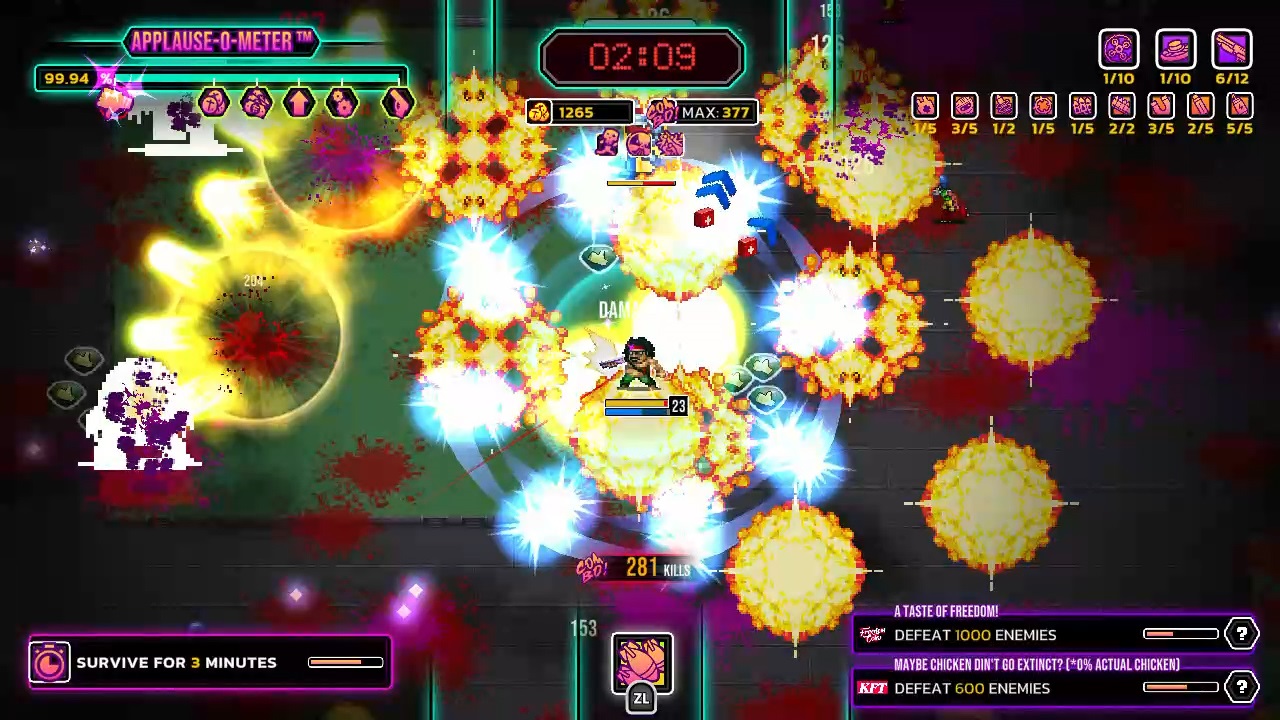Click the stopwatch icon beside Survive objective
The image size is (1280, 720).
(x=49, y=662)
